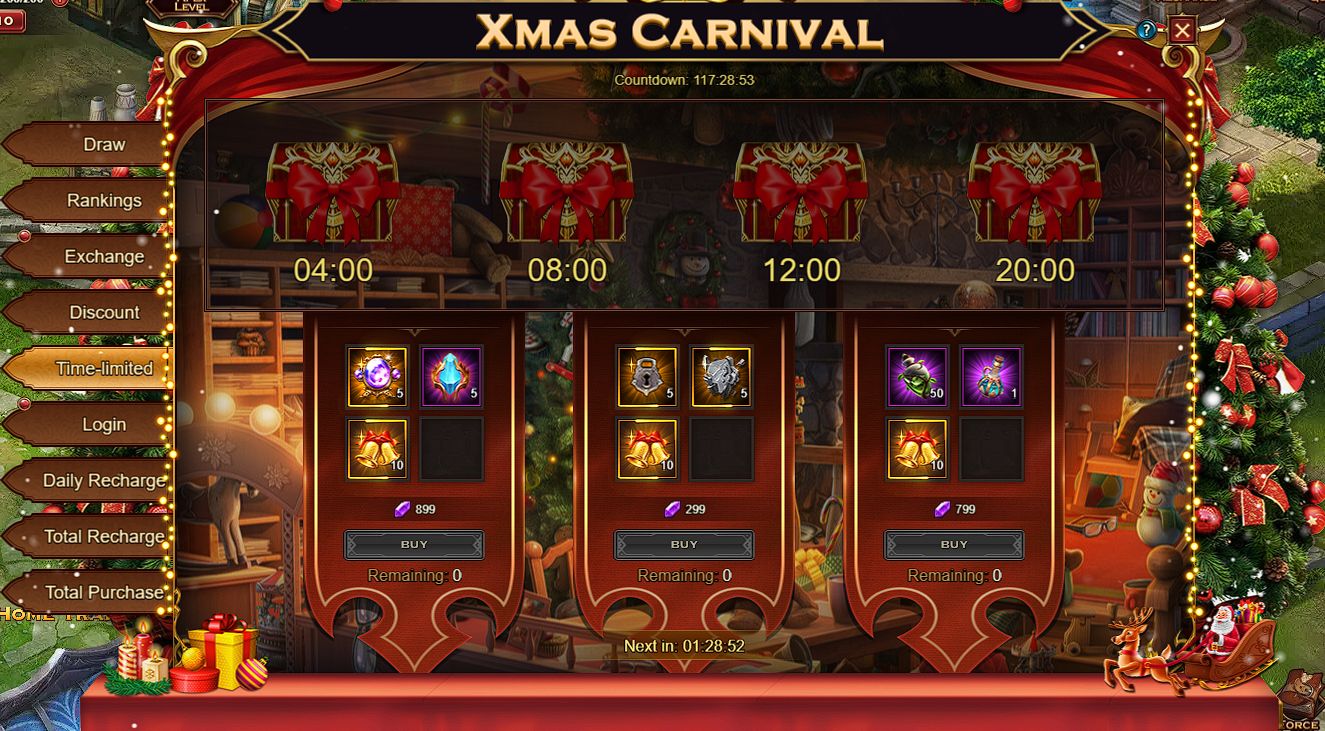This screenshot has width=1325, height=731.
Task: Buy the 899 gem bundle
Action: coord(414,545)
